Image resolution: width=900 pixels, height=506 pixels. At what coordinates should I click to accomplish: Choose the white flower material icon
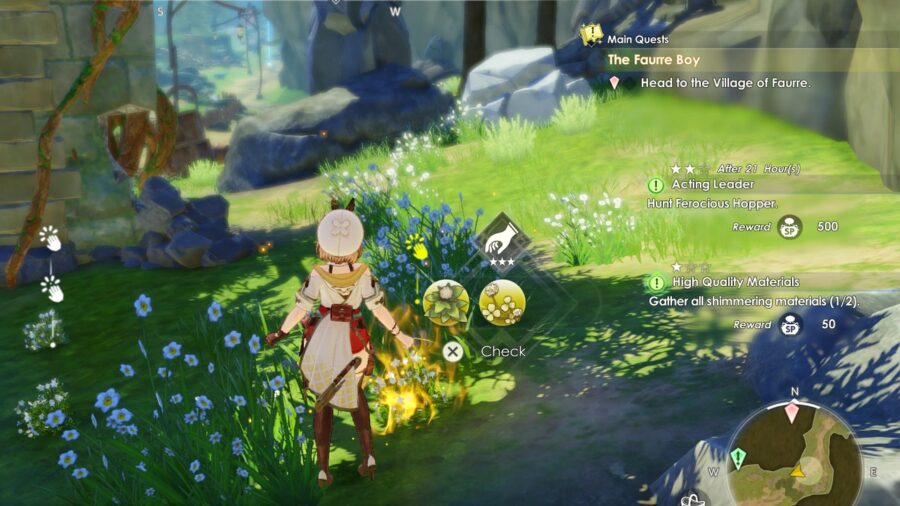(503, 302)
